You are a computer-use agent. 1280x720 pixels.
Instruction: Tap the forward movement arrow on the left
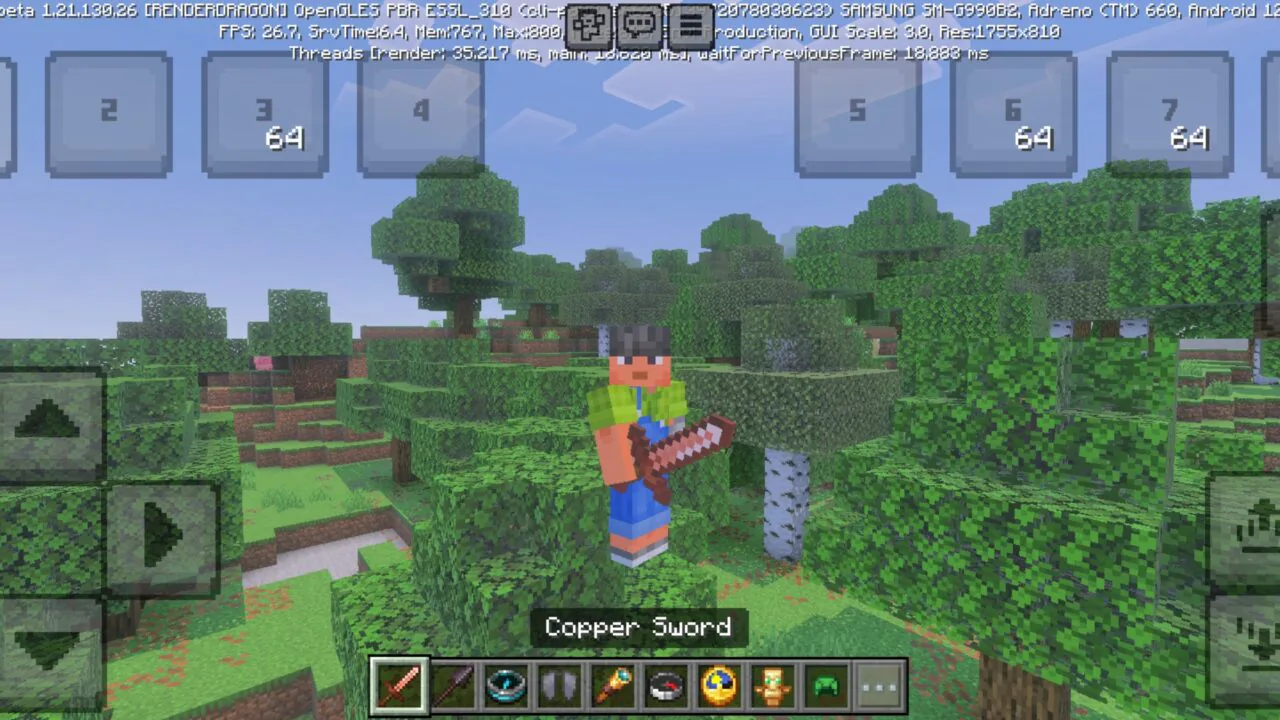click(50, 420)
